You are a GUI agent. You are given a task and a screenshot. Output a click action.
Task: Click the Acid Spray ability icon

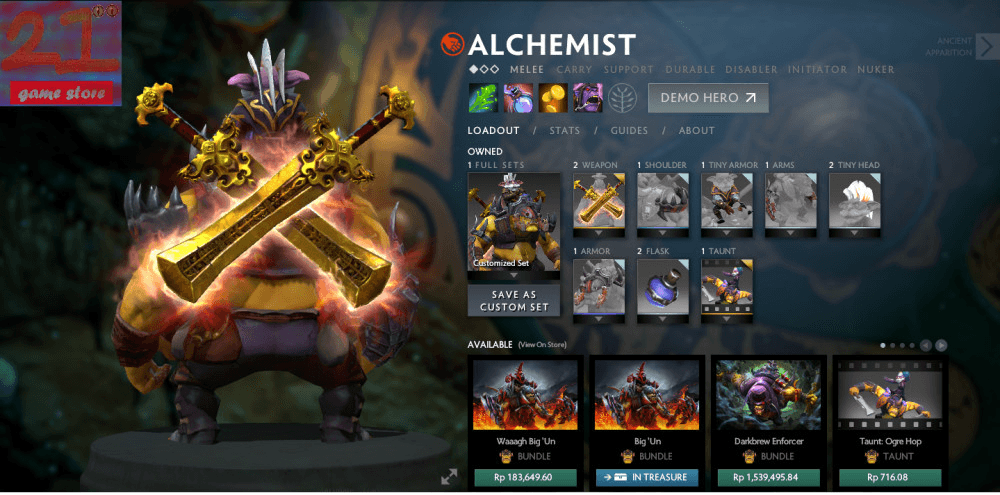click(484, 98)
